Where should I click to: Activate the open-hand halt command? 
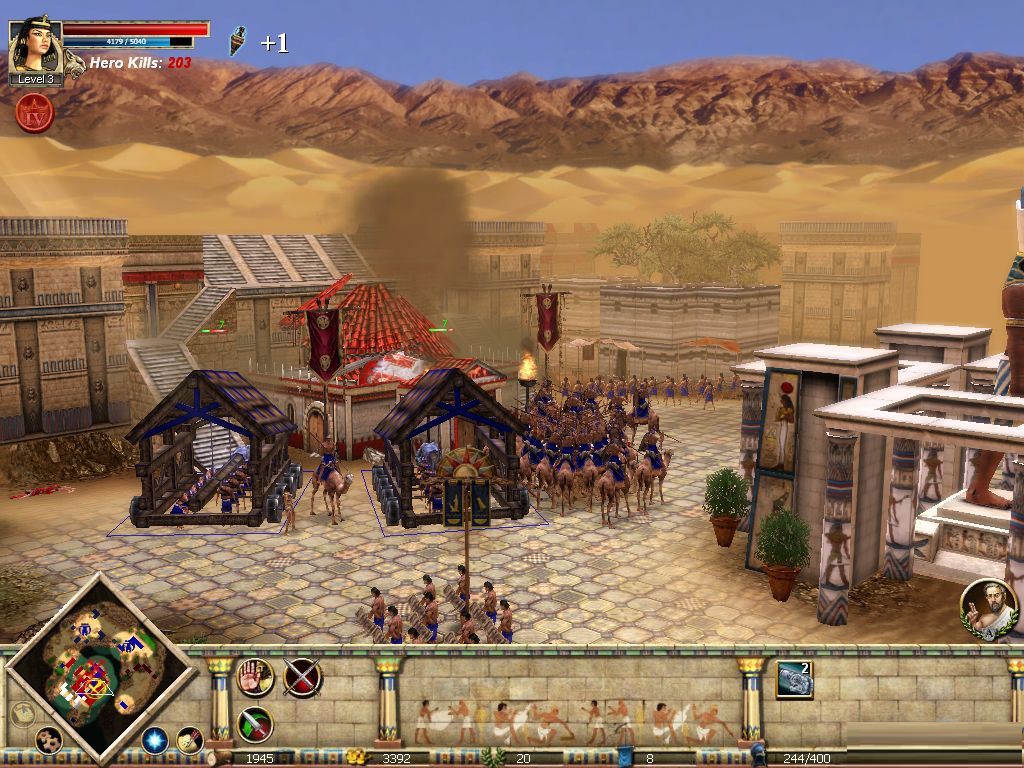(255, 677)
